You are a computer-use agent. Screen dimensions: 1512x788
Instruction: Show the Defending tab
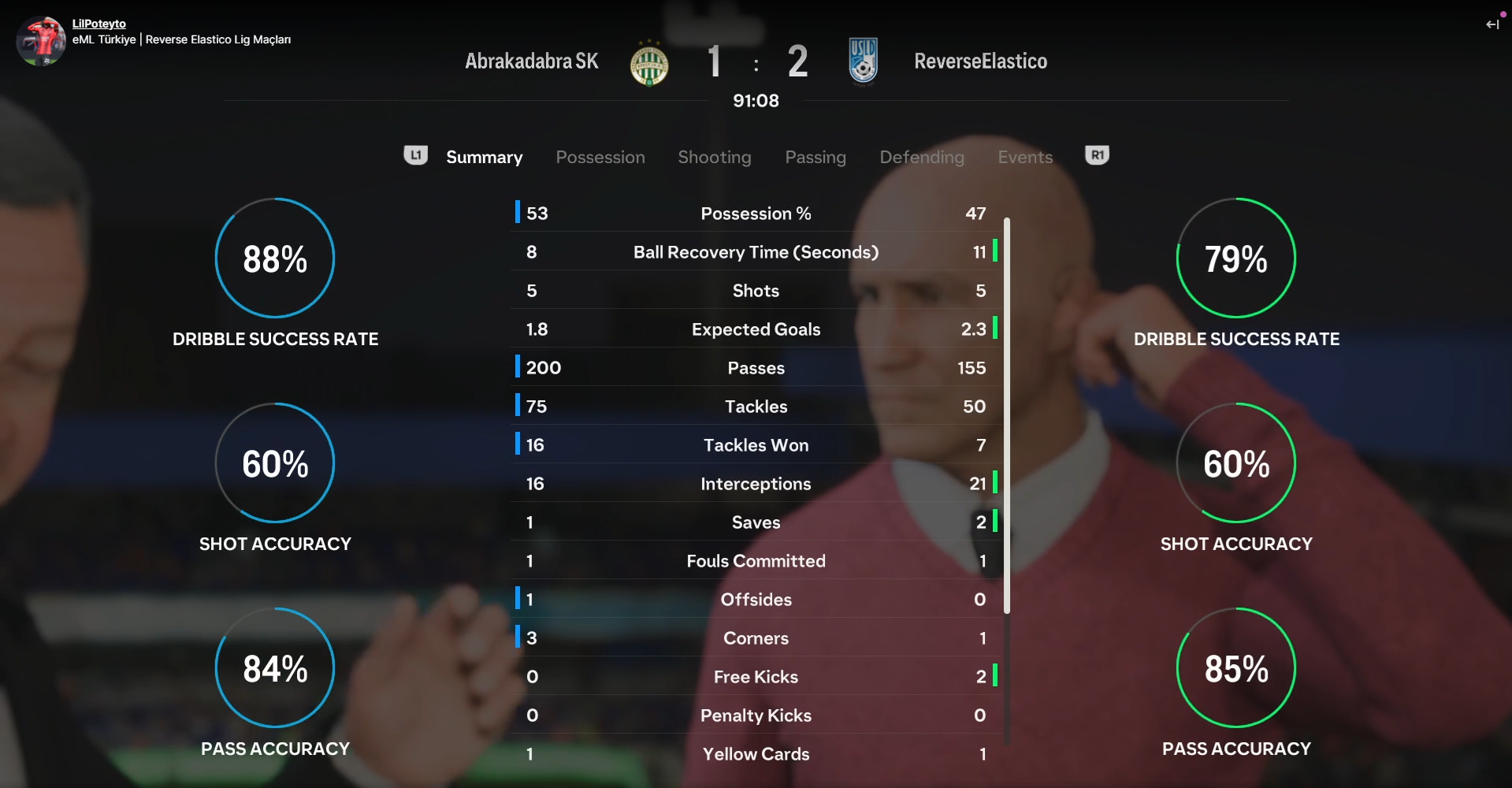921,158
